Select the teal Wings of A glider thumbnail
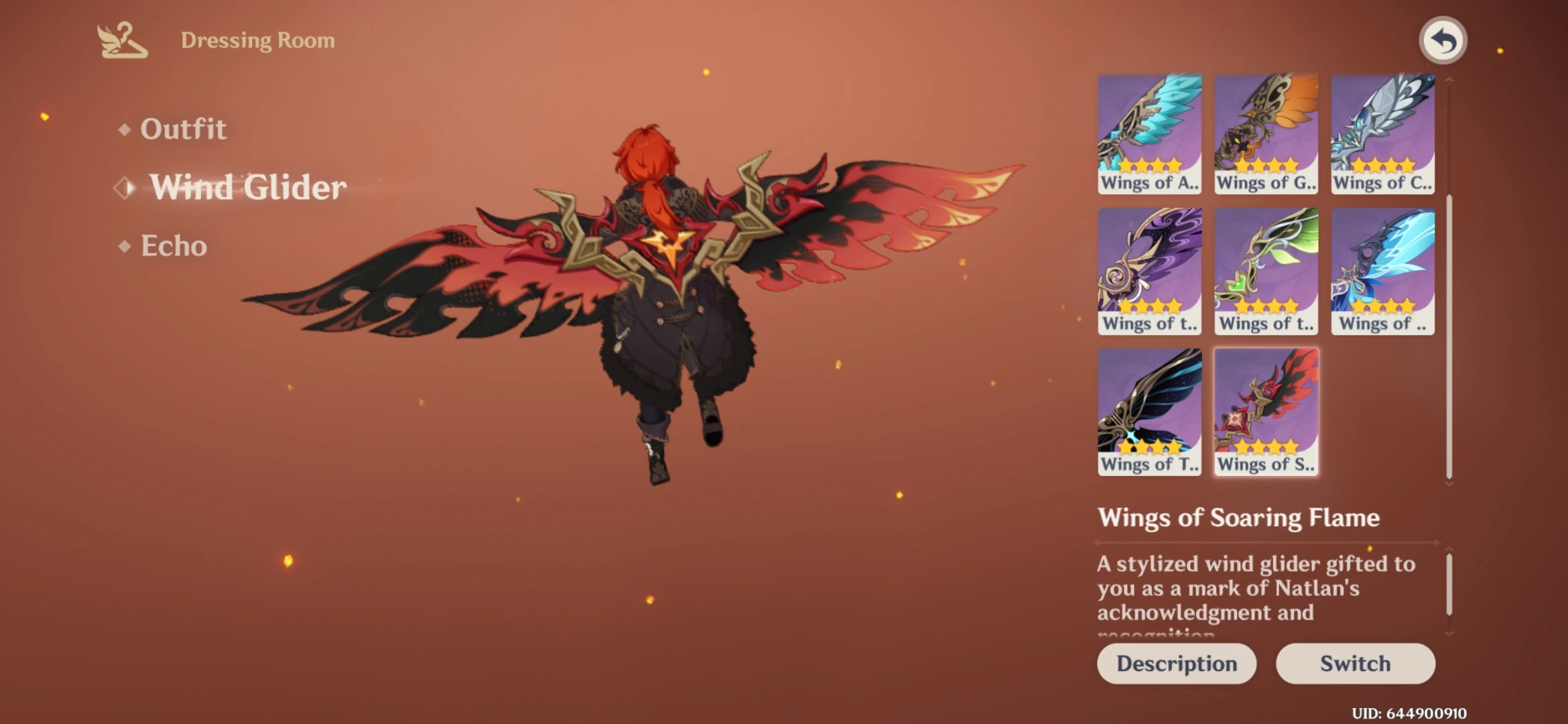The height and width of the screenshot is (724, 1568). 1149,131
